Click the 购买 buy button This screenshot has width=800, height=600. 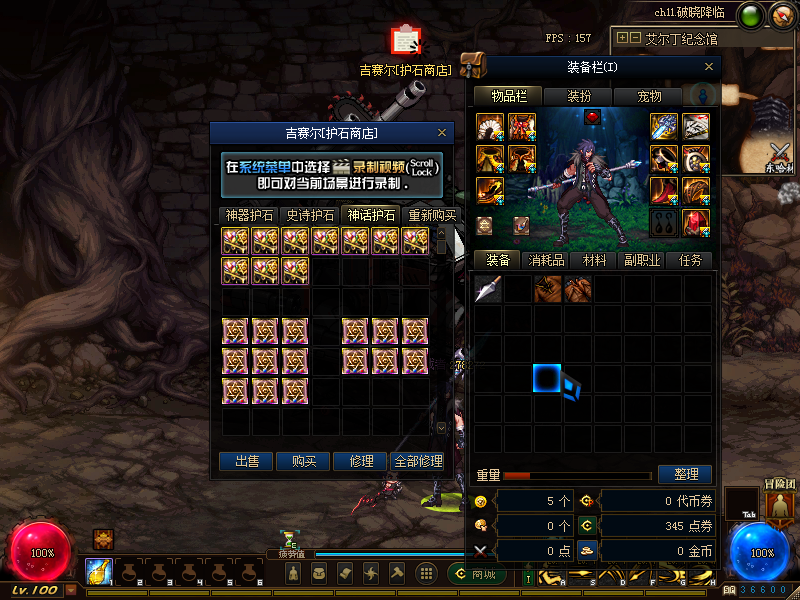point(304,461)
